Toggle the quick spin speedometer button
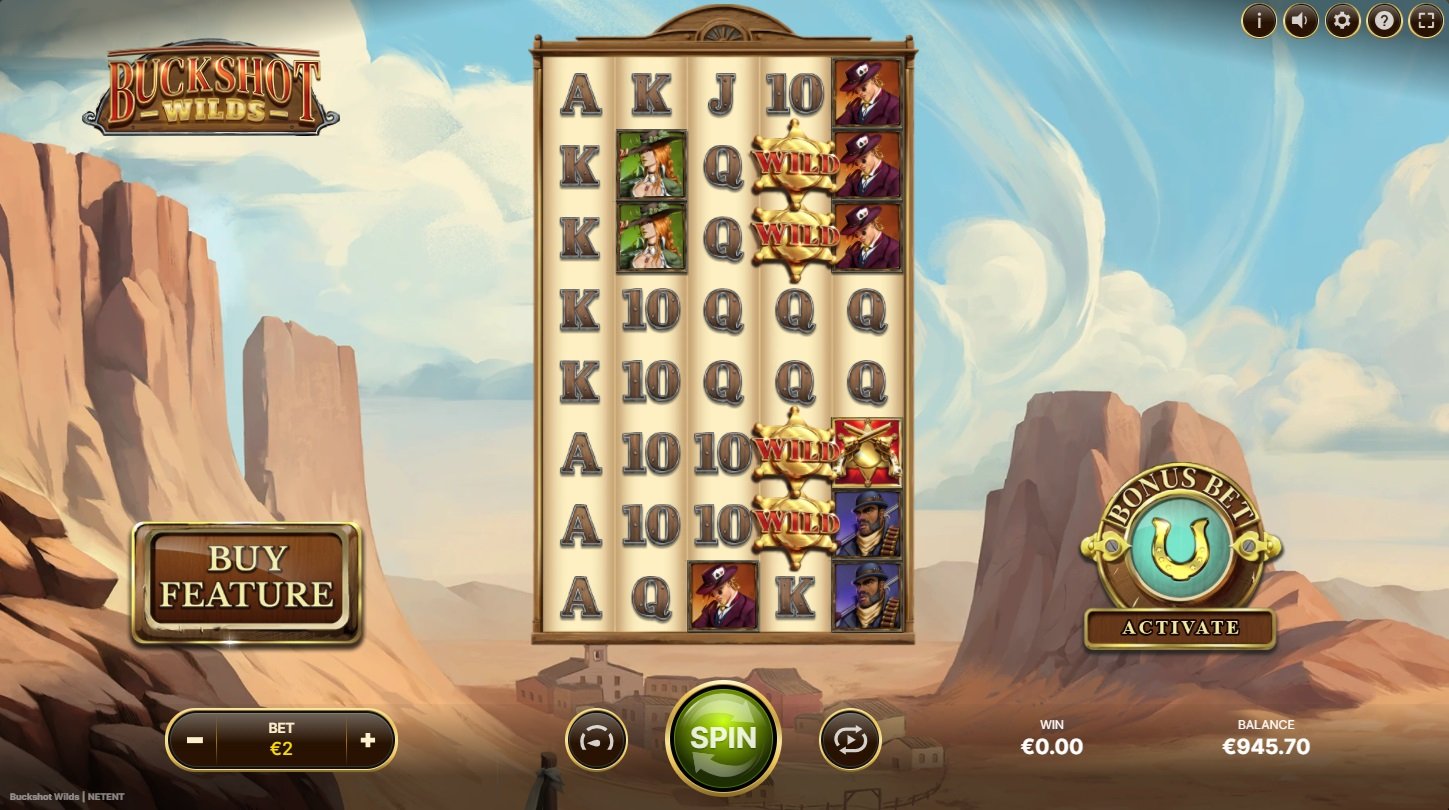This screenshot has height=810, width=1449. tap(597, 741)
